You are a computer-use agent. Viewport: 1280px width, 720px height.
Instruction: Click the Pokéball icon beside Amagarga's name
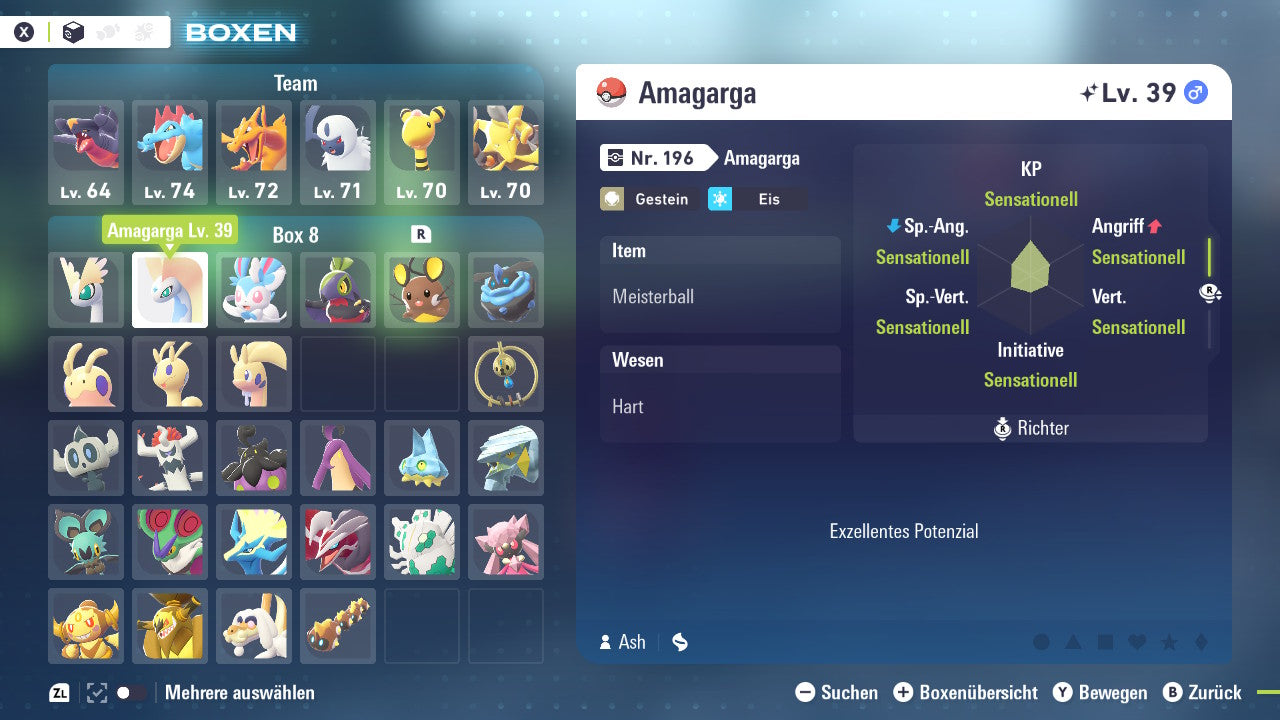(x=611, y=92)
